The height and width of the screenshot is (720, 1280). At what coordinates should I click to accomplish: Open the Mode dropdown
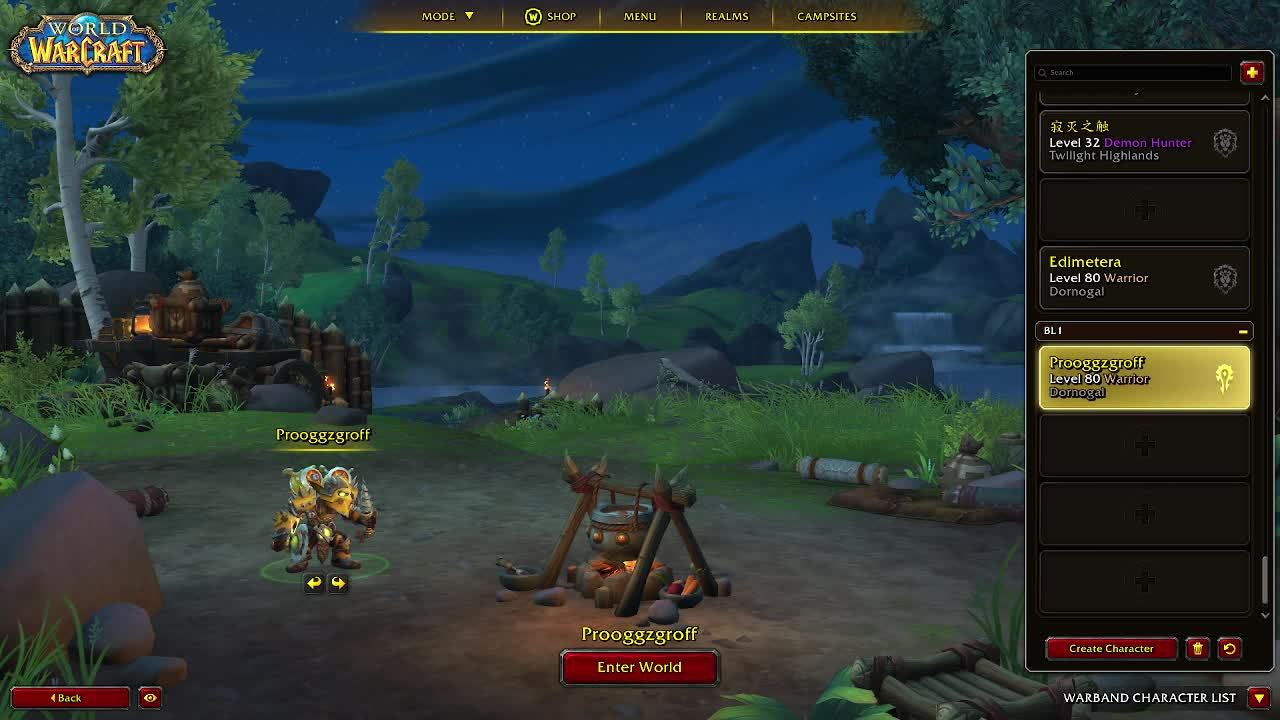point(447,16)
